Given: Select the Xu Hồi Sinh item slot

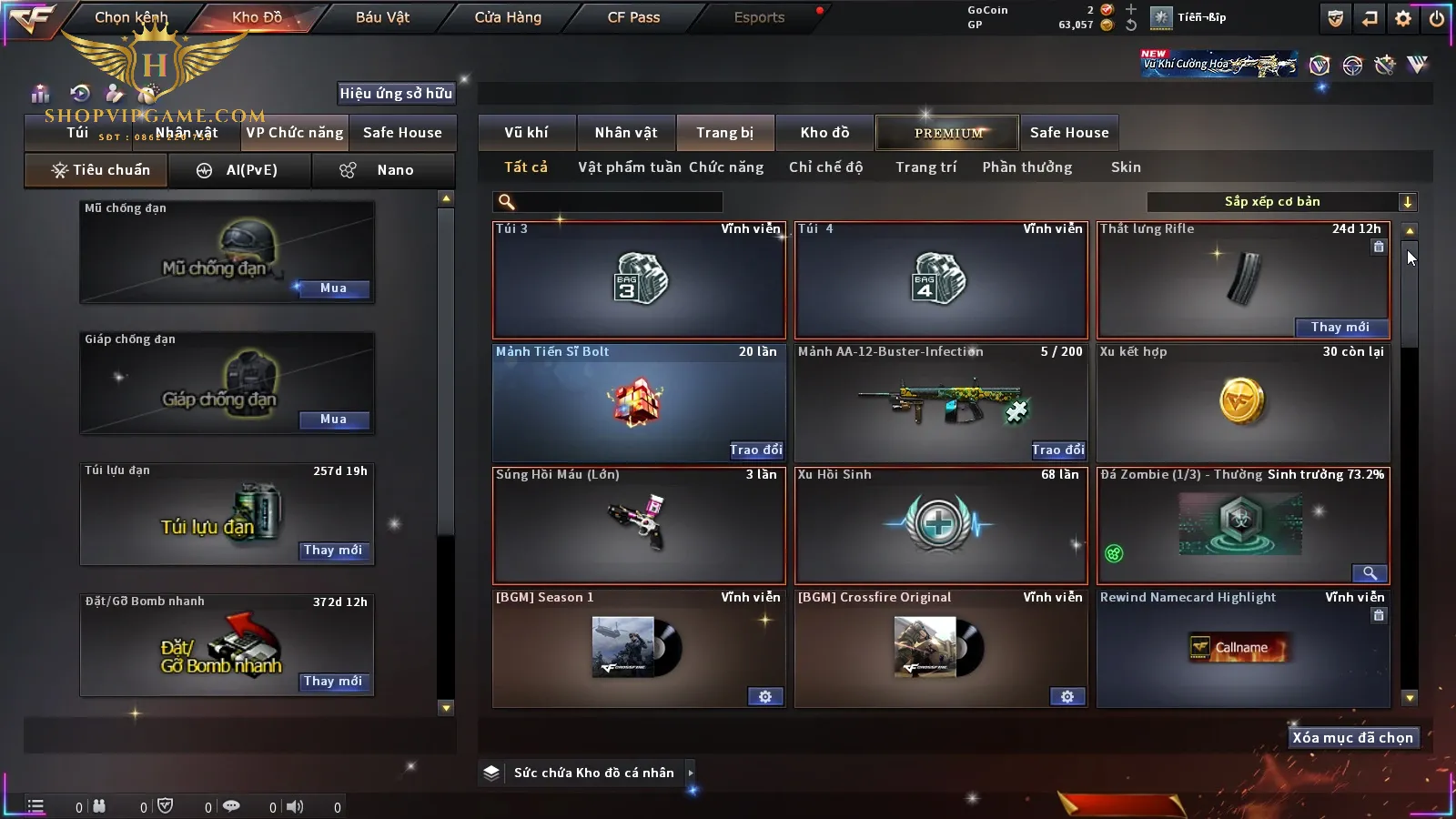Looking at the screenshot, I should tap(940, 526).
